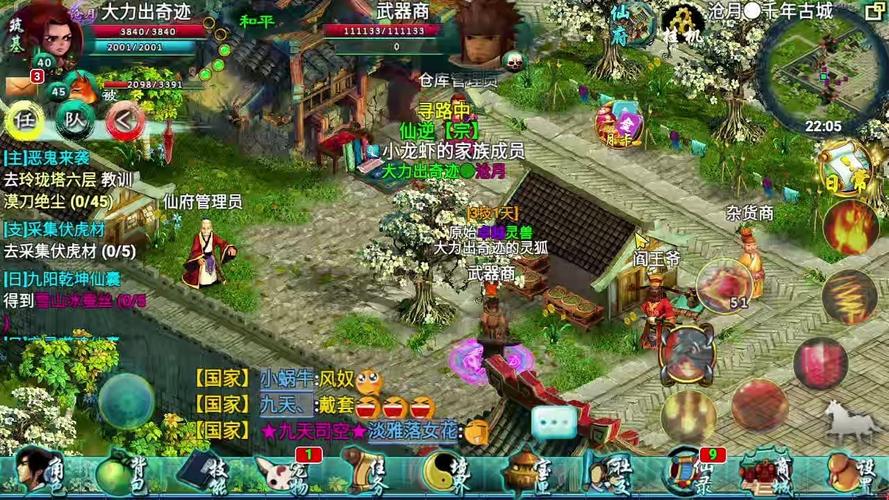Open the 商城 shop menu
The height and width of the screenshot is (500, 889).
tap(770, 472)
